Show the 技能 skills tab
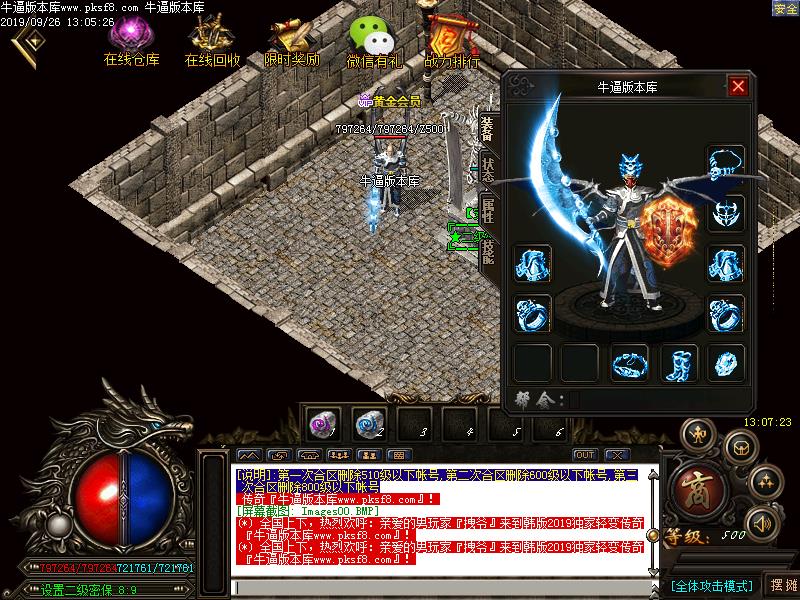Image resolution: width=800 pixels, height=600 pixels. coord(488,250)
